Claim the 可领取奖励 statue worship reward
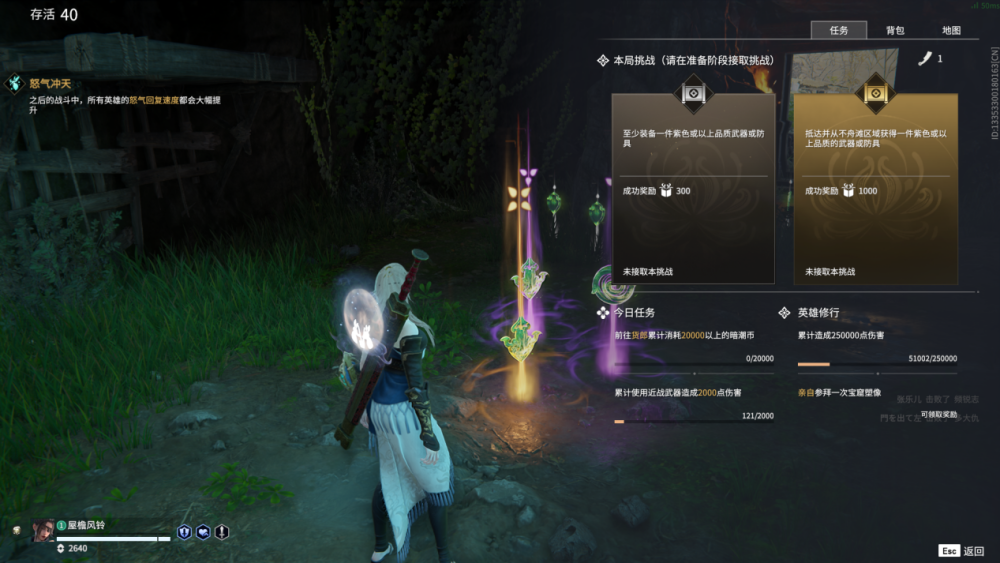The width and height of the screenshot is (1000, 563). (938, 414)
